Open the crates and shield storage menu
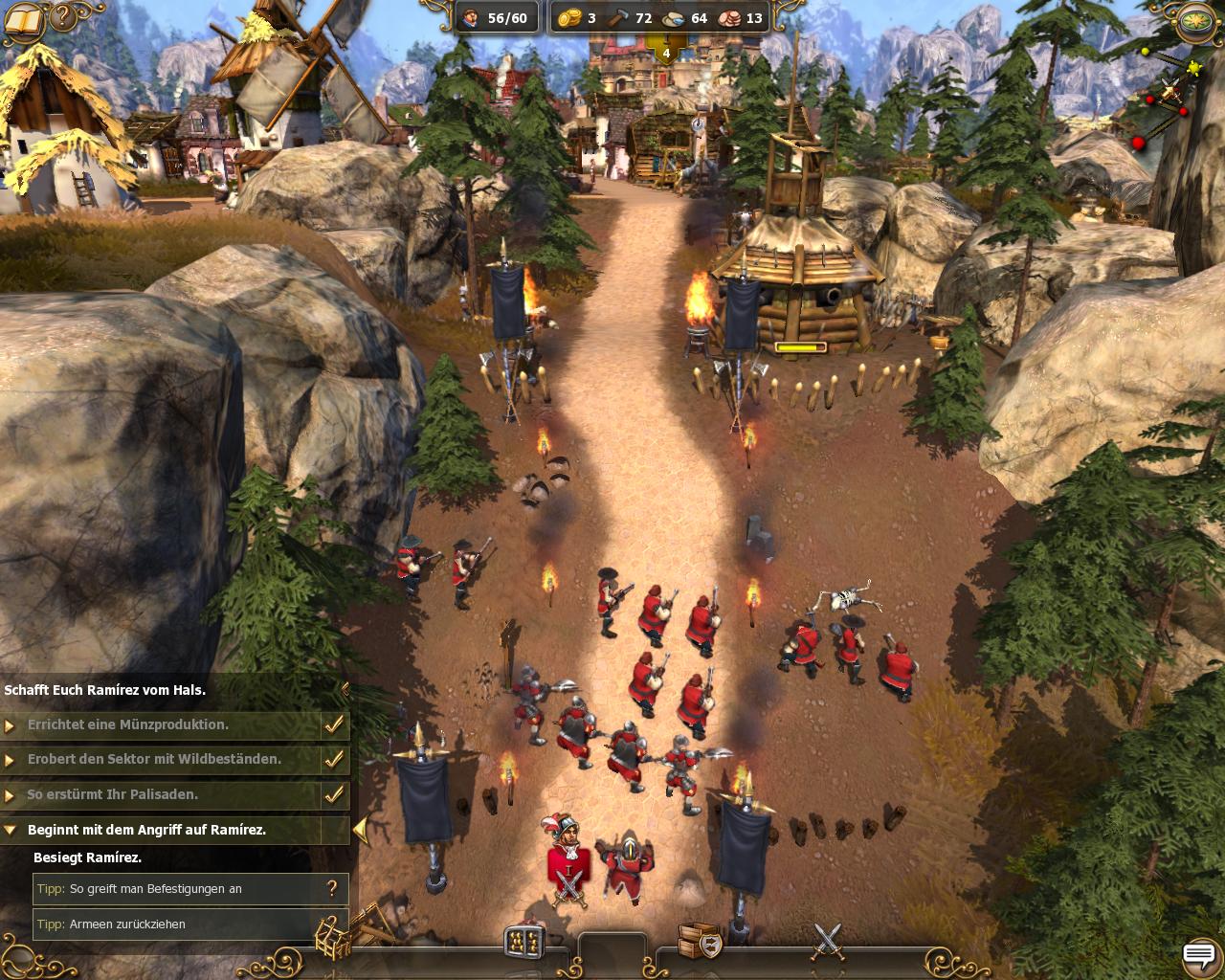The height and width of the screenshot is (980, 1225). [x=699, y=941]
